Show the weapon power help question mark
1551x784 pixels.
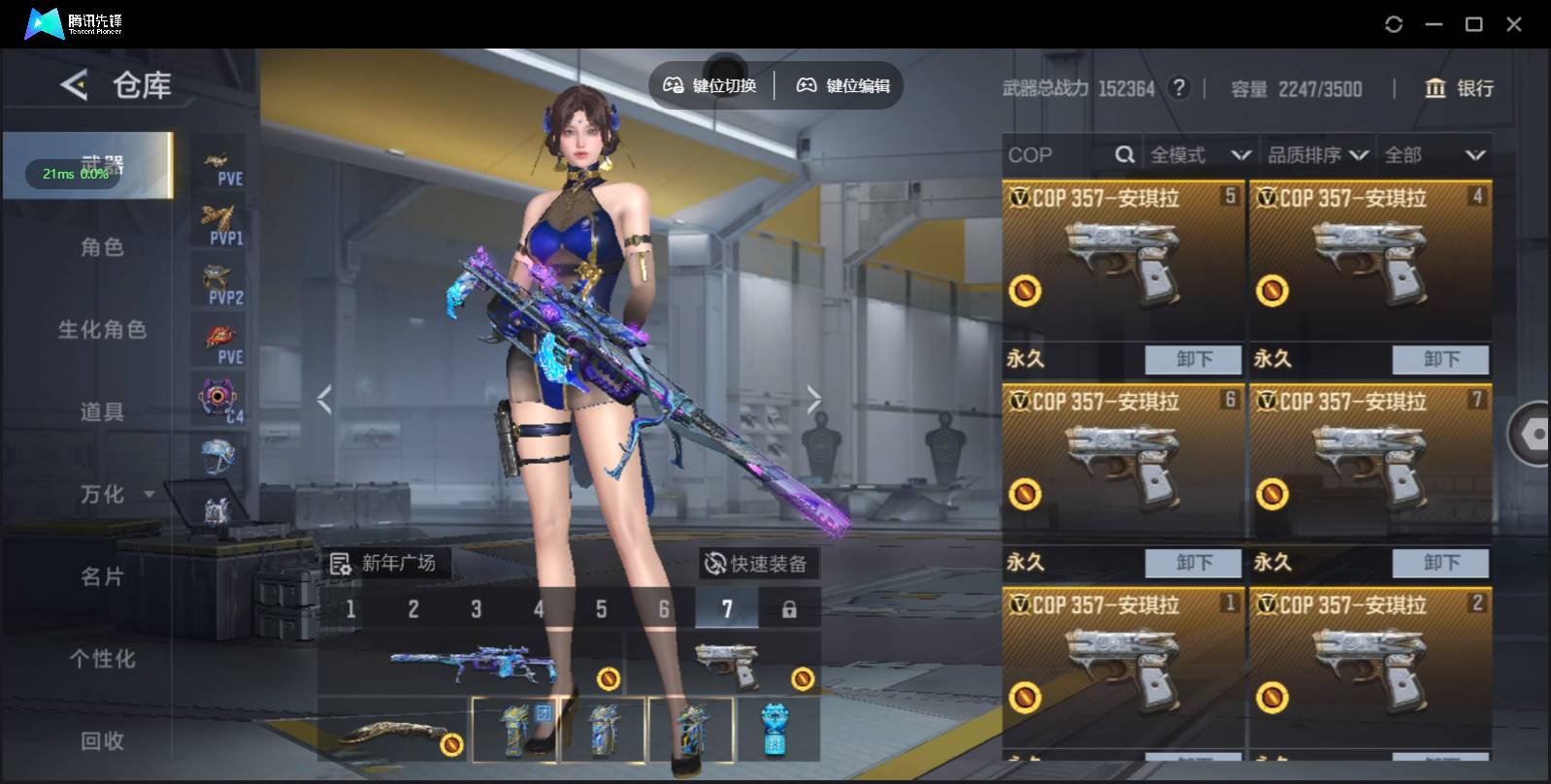click(x=1179, y=88)
